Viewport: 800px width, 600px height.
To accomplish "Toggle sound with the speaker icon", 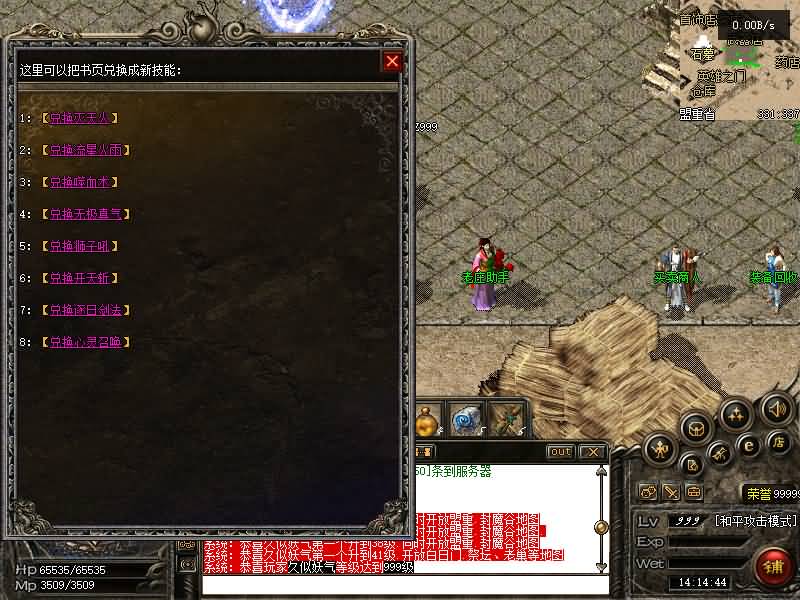I will [777, 408].
